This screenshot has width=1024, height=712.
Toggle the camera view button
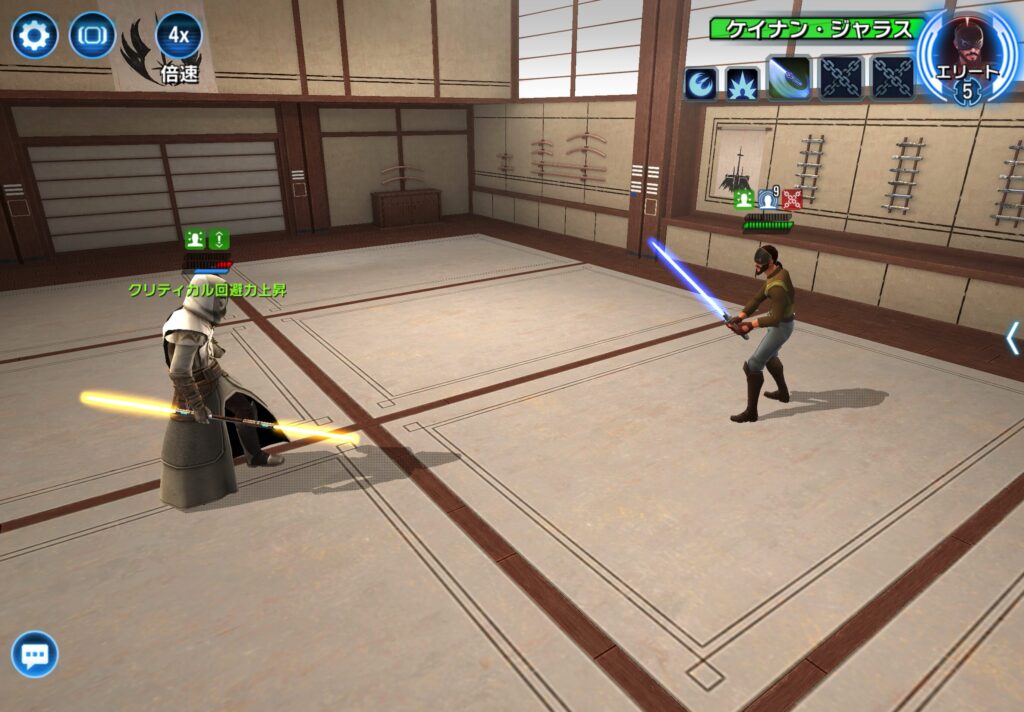pos(92,36)
